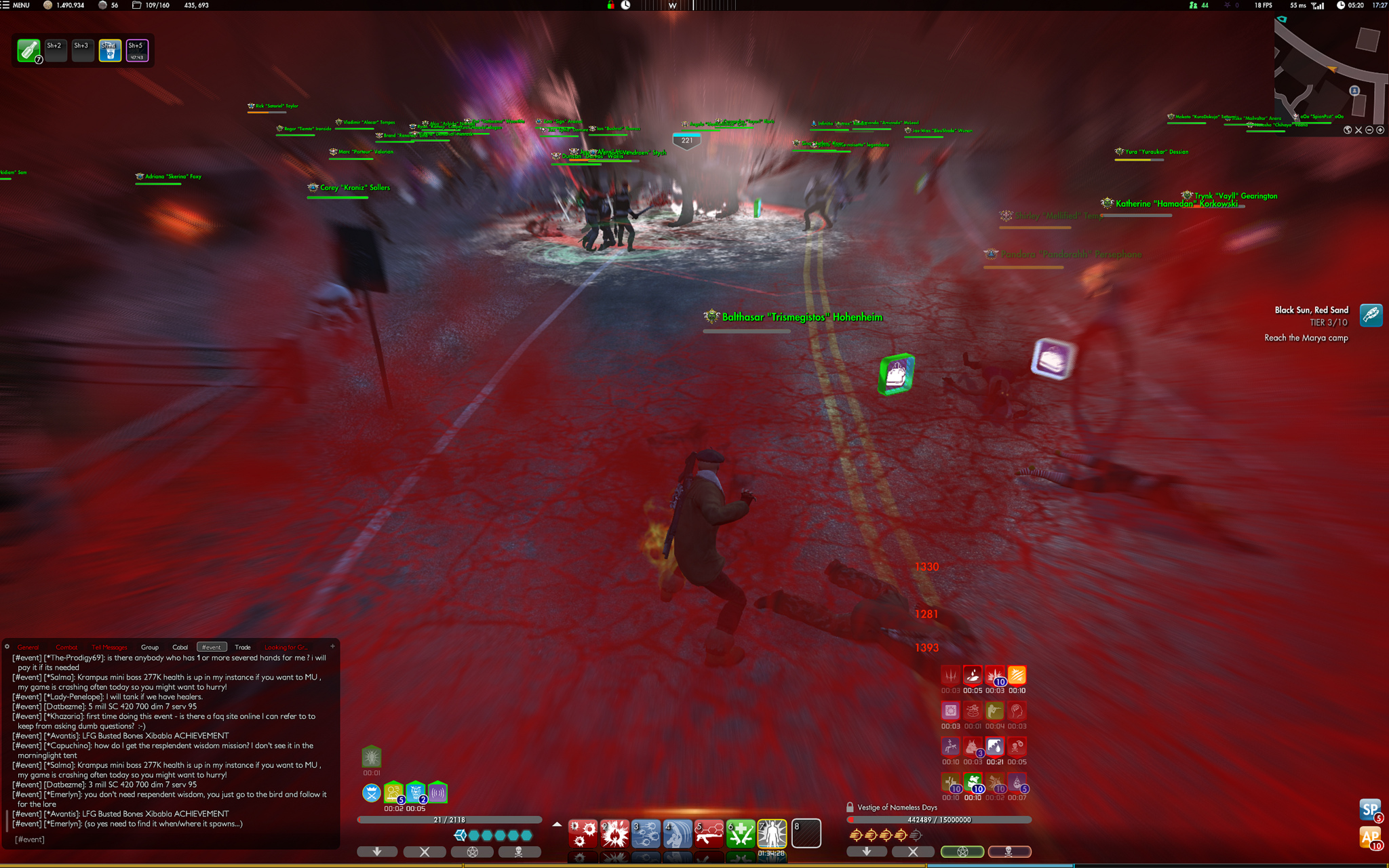Switch chat to the Combat tab
The height and width of the screenshot is (868, 1389).
66,647
